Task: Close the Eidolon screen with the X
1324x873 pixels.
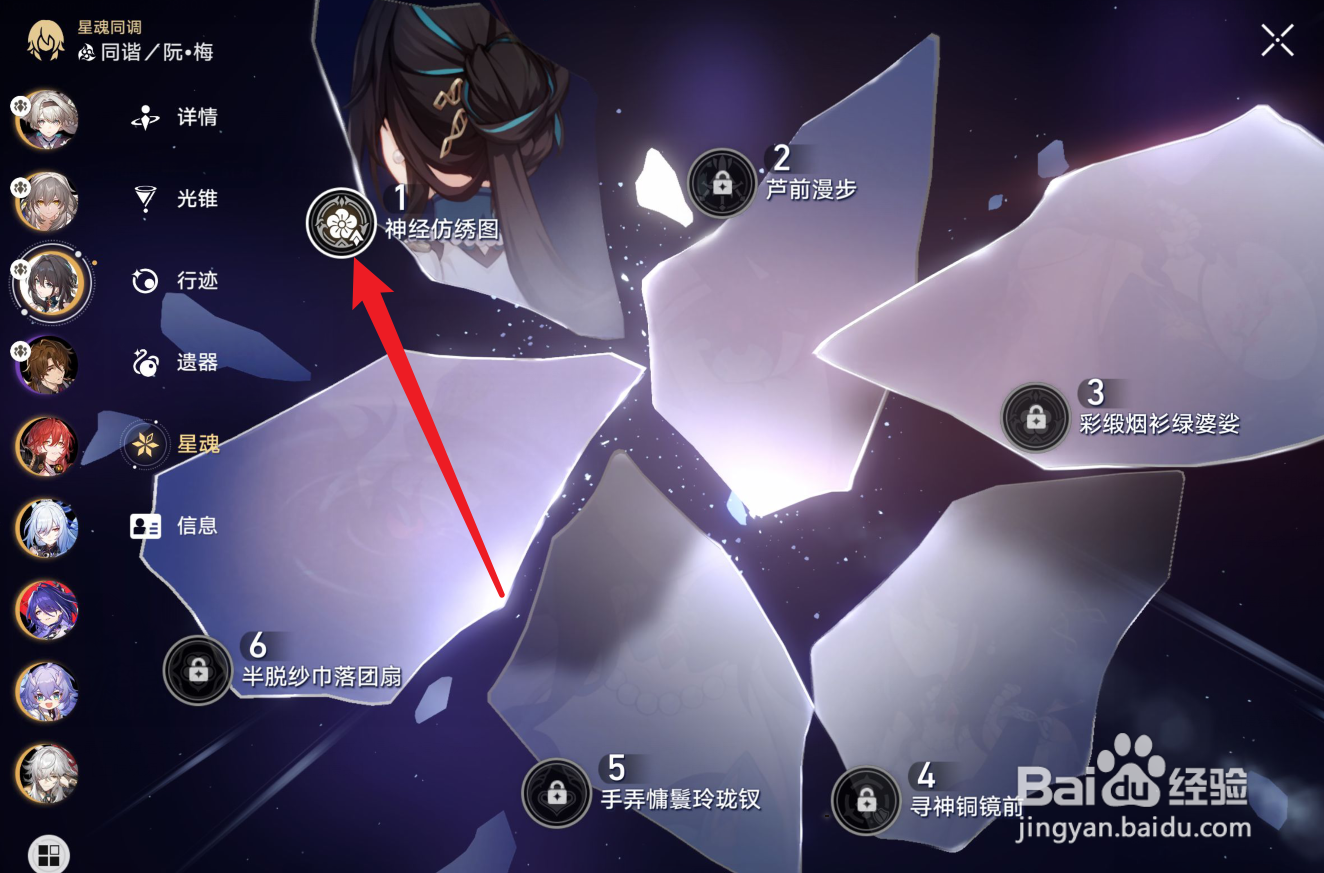Action: click(1277, 41)
